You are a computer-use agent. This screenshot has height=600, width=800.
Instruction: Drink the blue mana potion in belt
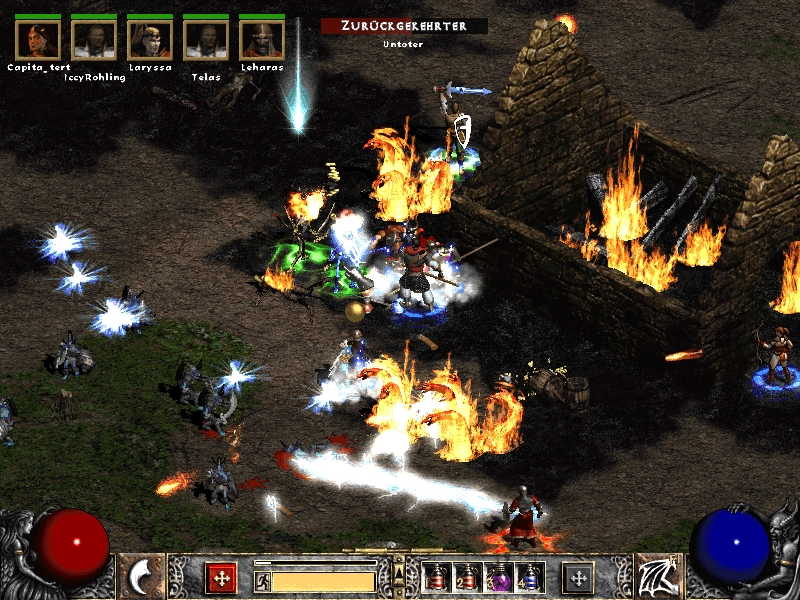click(x=528, y=577)
